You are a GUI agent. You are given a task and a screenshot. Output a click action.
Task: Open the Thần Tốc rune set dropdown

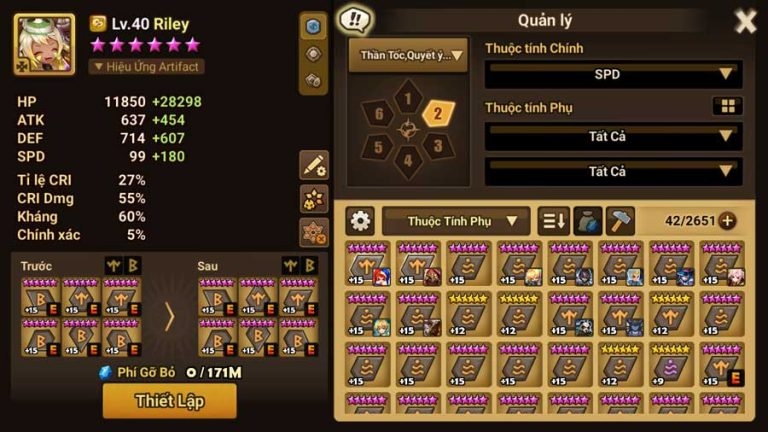point(407,56)
